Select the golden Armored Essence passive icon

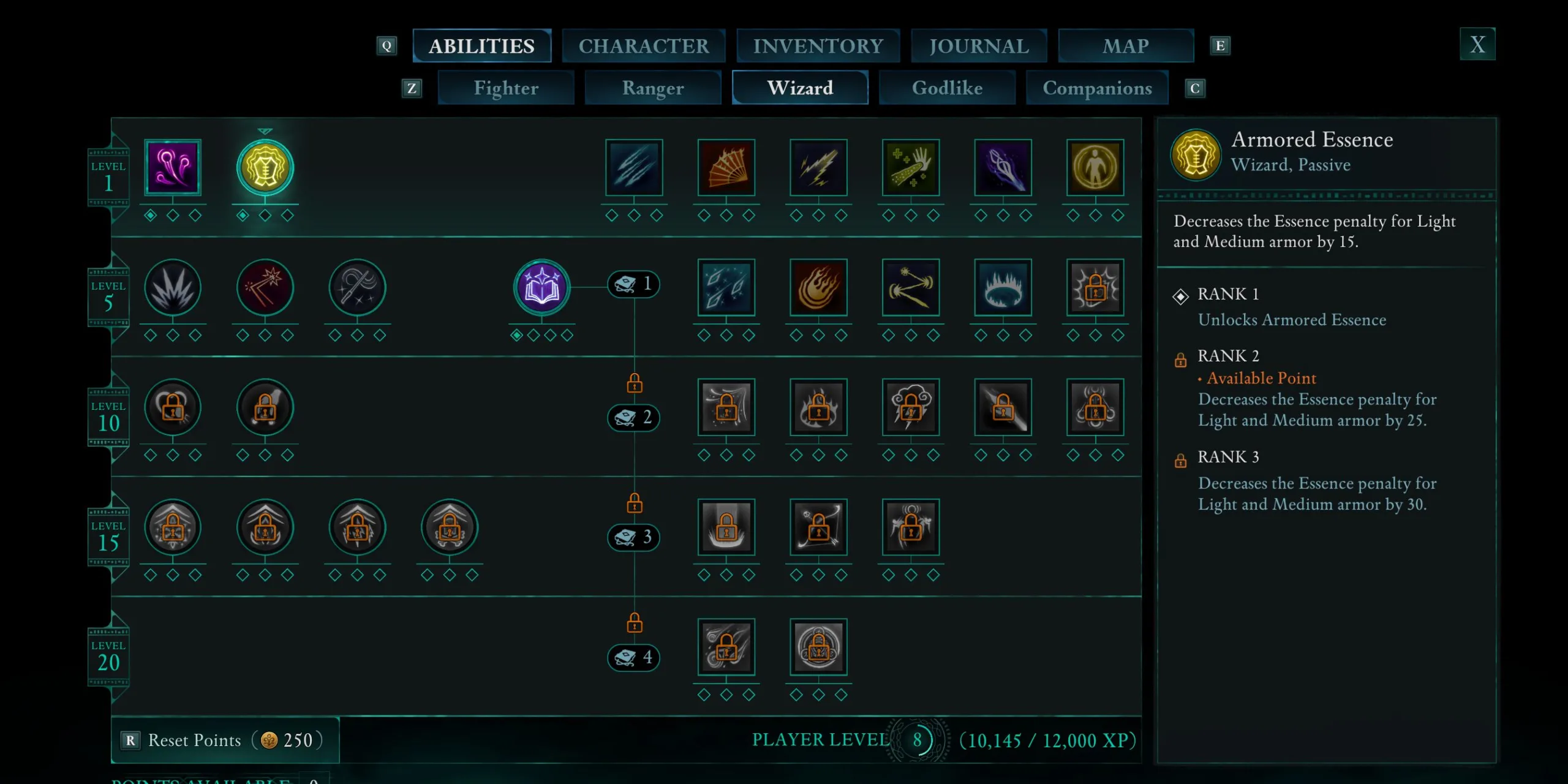click(x=265, y=167)
